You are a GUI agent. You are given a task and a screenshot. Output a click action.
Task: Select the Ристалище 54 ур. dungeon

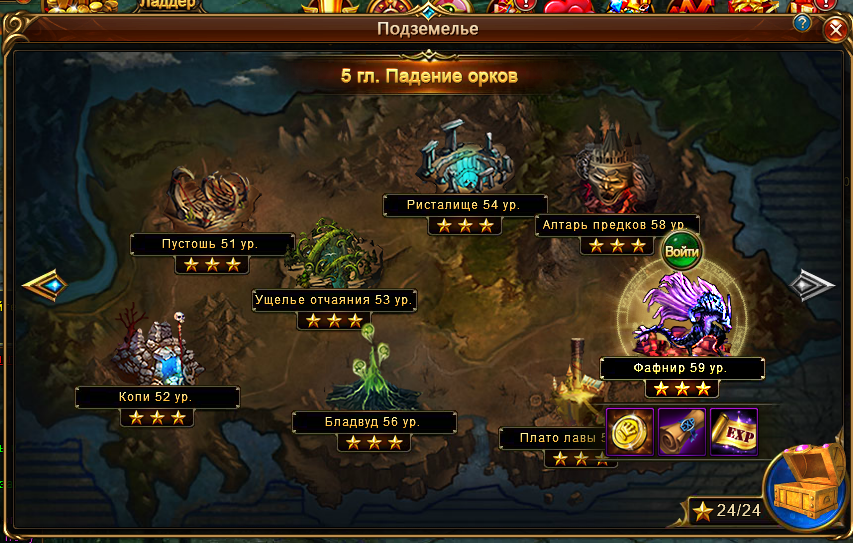[x=464, y=160]
